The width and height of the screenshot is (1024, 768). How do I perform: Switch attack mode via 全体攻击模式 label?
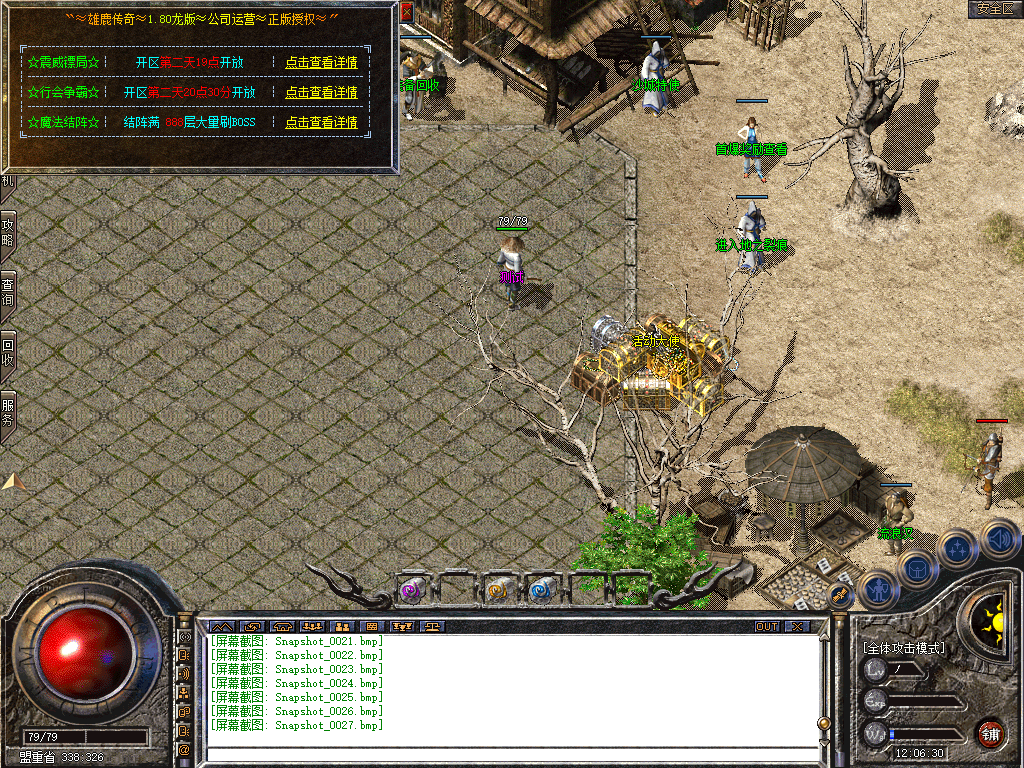[x=904, y=648]
